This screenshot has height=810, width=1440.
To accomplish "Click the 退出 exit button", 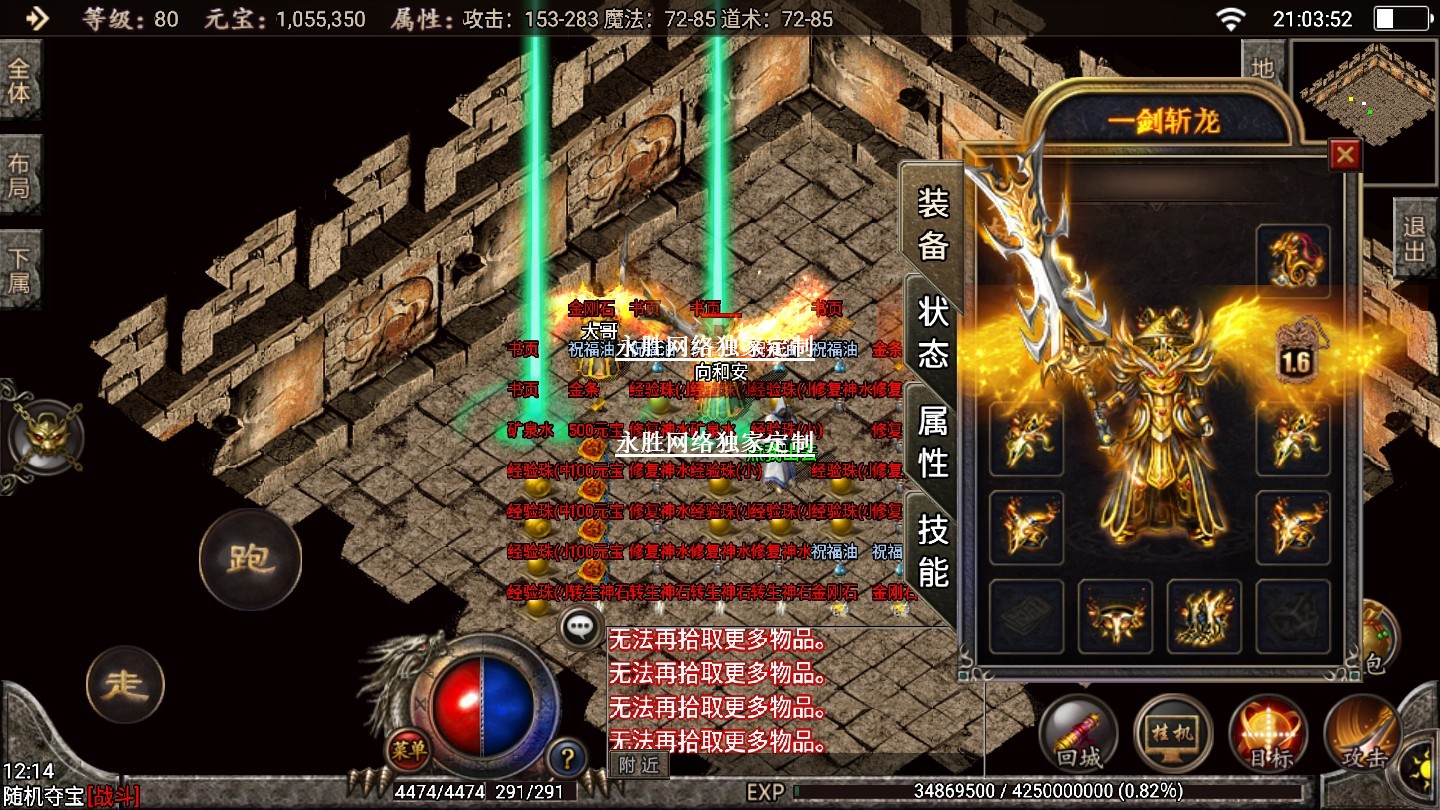I will [1414, 238].
